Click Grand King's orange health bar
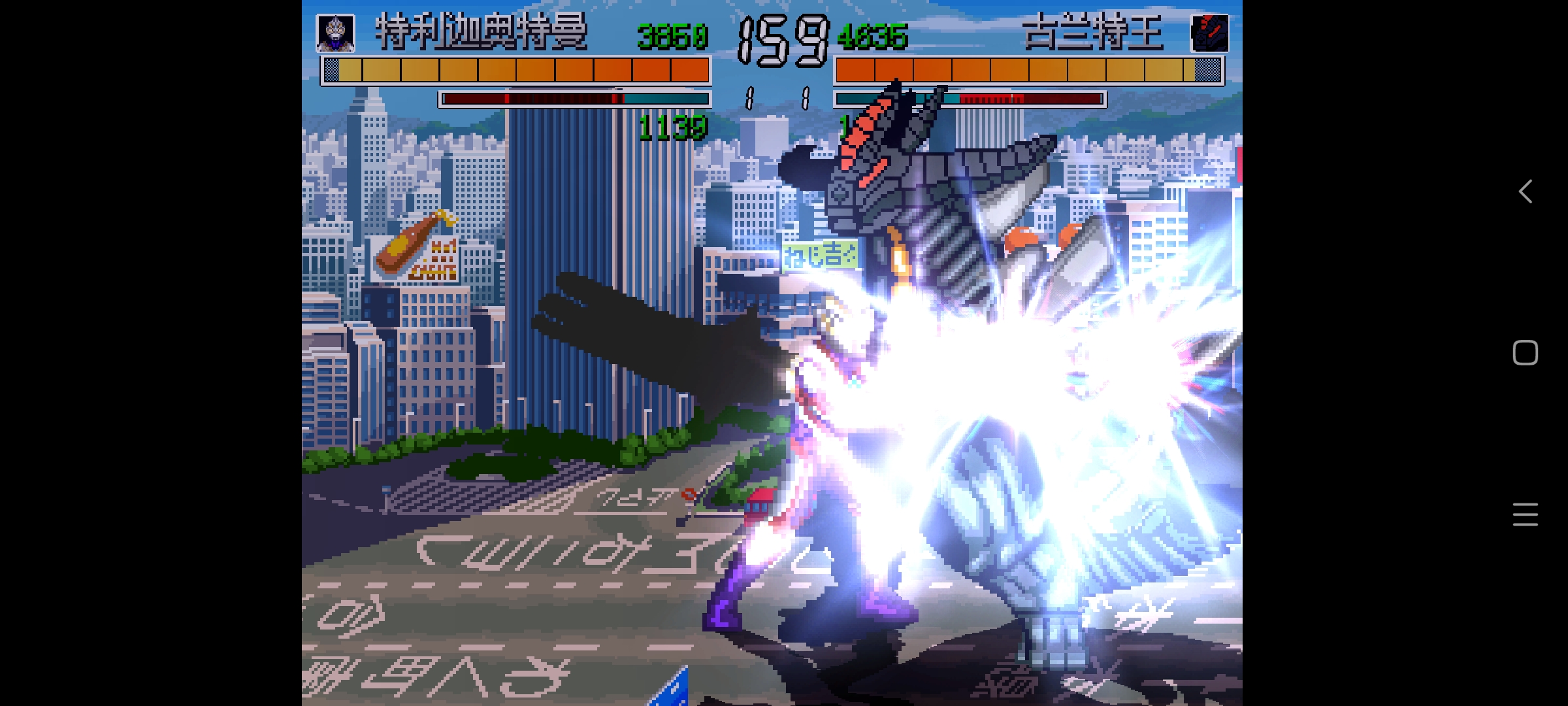This screenshot has width=1568, height=706. coord(1026,68)
